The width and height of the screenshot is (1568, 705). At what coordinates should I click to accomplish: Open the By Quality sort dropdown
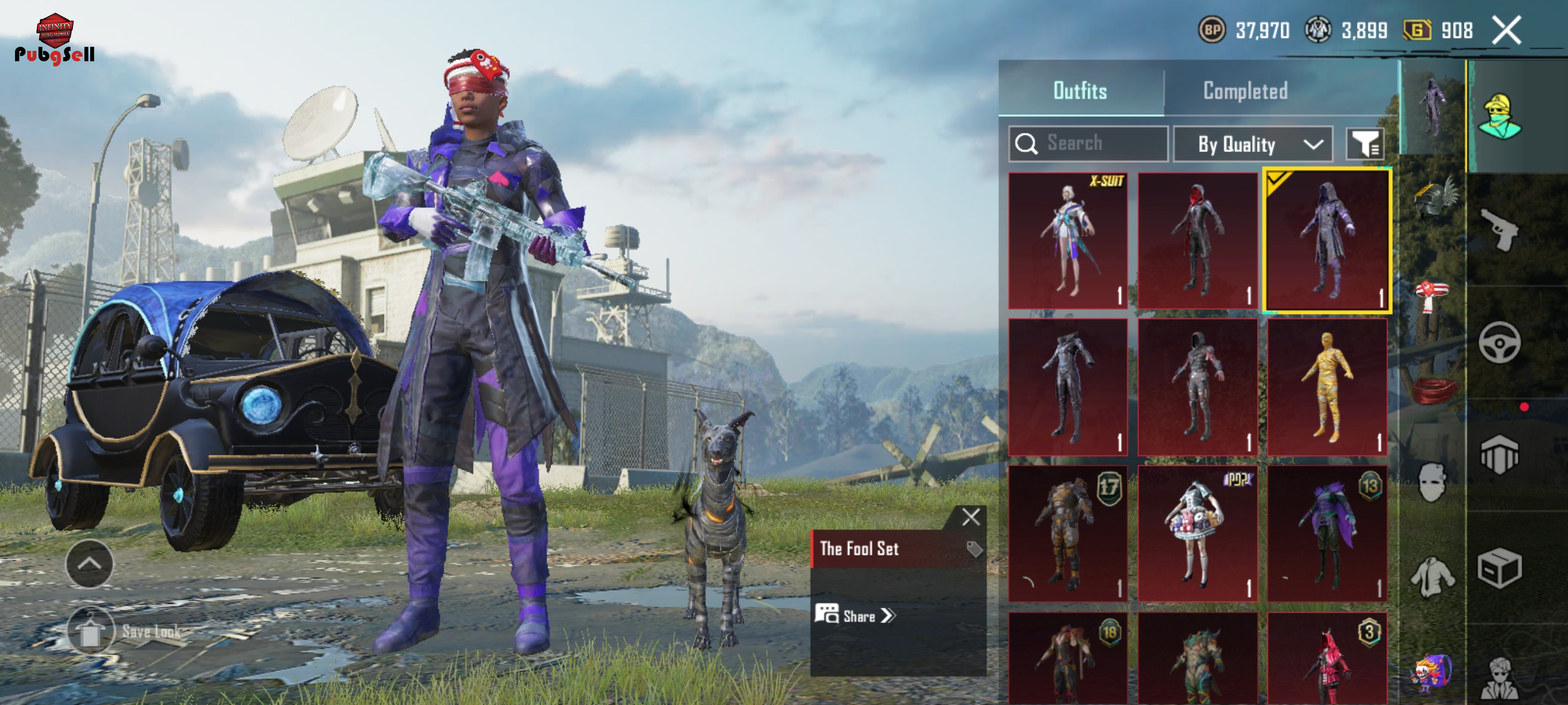pyautogui.click(x=1252, y=144)
